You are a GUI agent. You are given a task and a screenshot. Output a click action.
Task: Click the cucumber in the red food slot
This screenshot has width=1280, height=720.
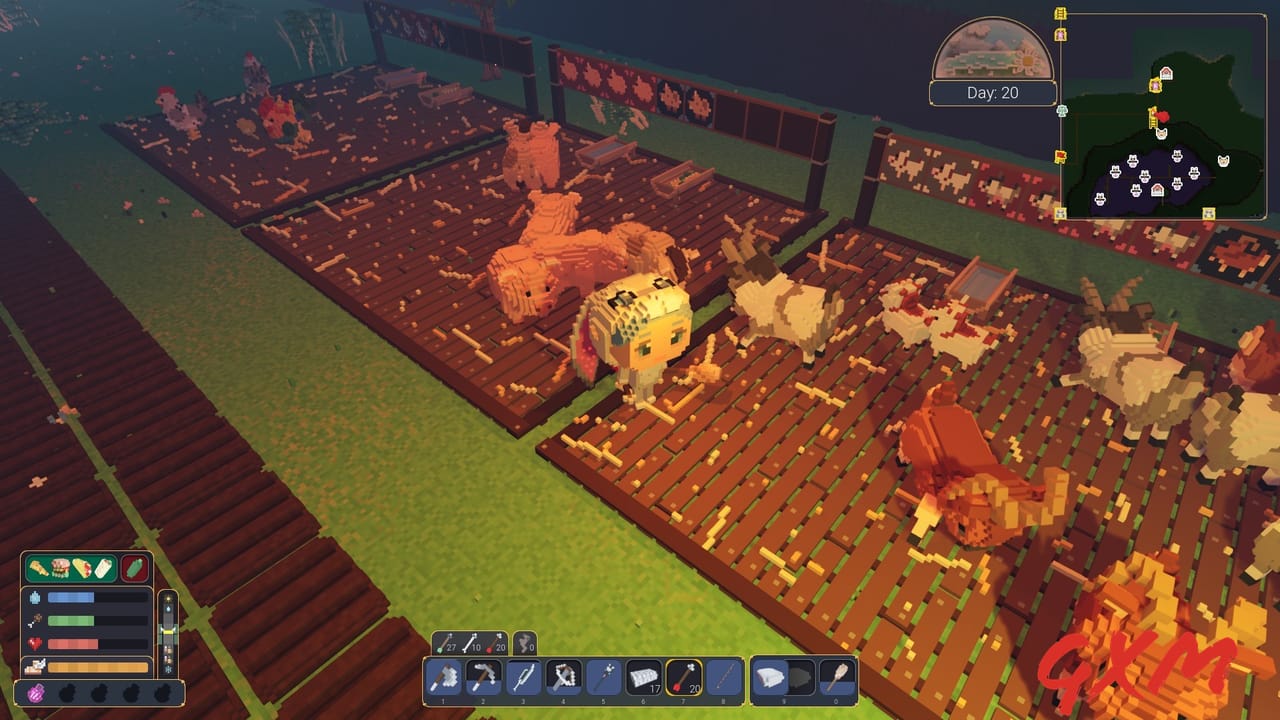(133, 569)
